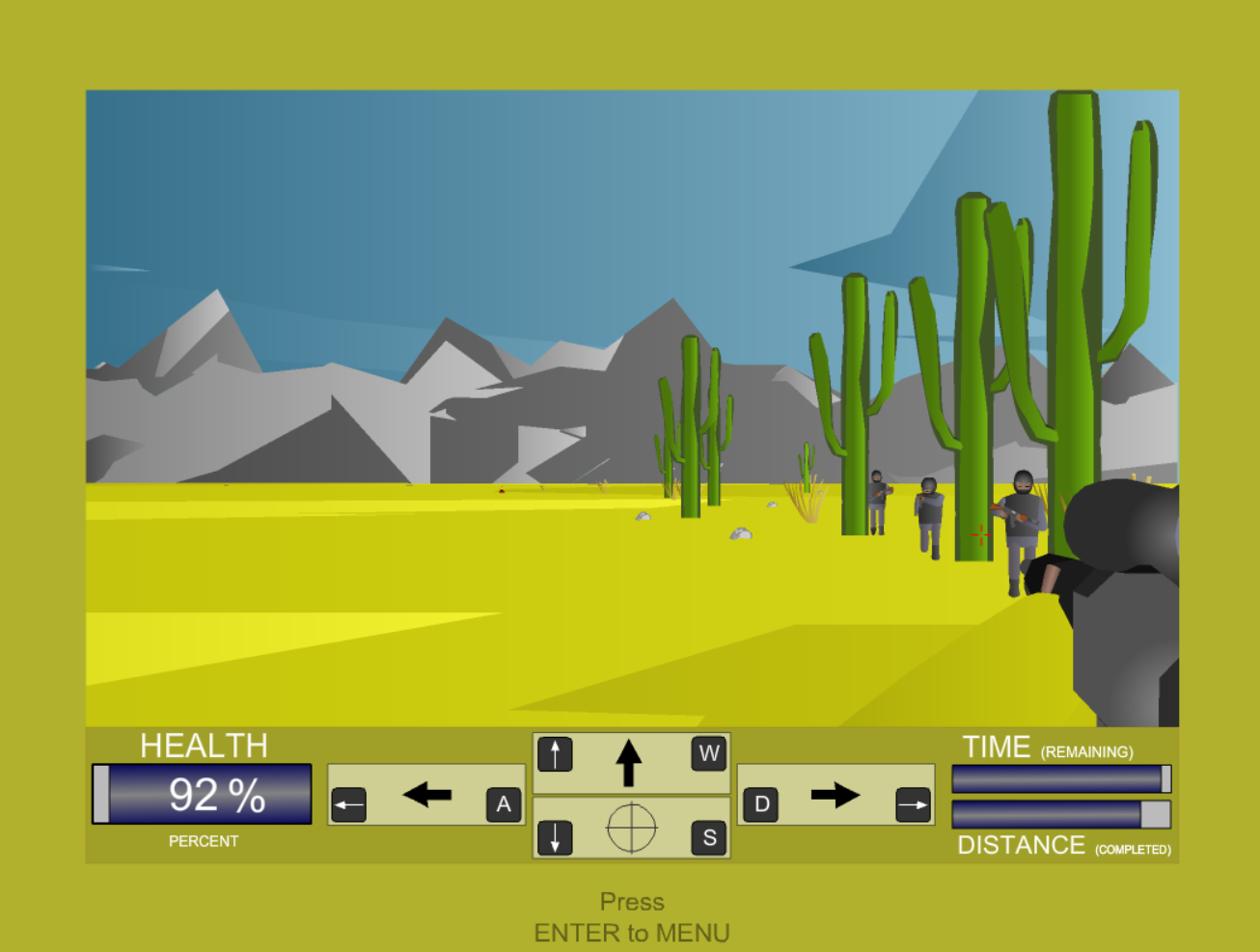Image resolution: width=1260 pixels, height=952 pixels.
Task: Click the large left arrow control
Action: tap(427, 795)
